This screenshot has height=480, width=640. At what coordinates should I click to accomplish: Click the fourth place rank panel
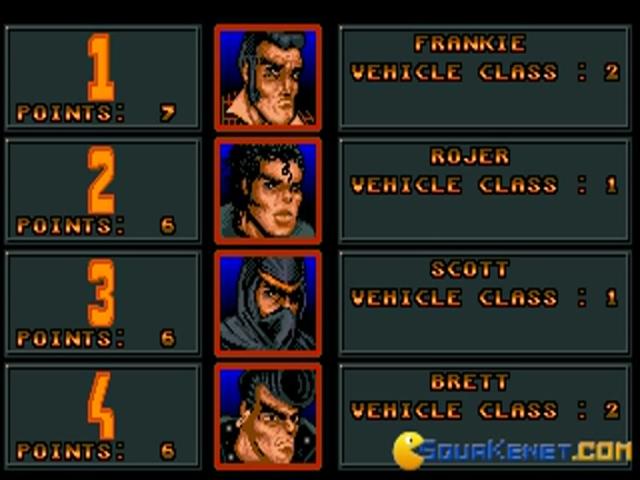(x=103, y=416)
